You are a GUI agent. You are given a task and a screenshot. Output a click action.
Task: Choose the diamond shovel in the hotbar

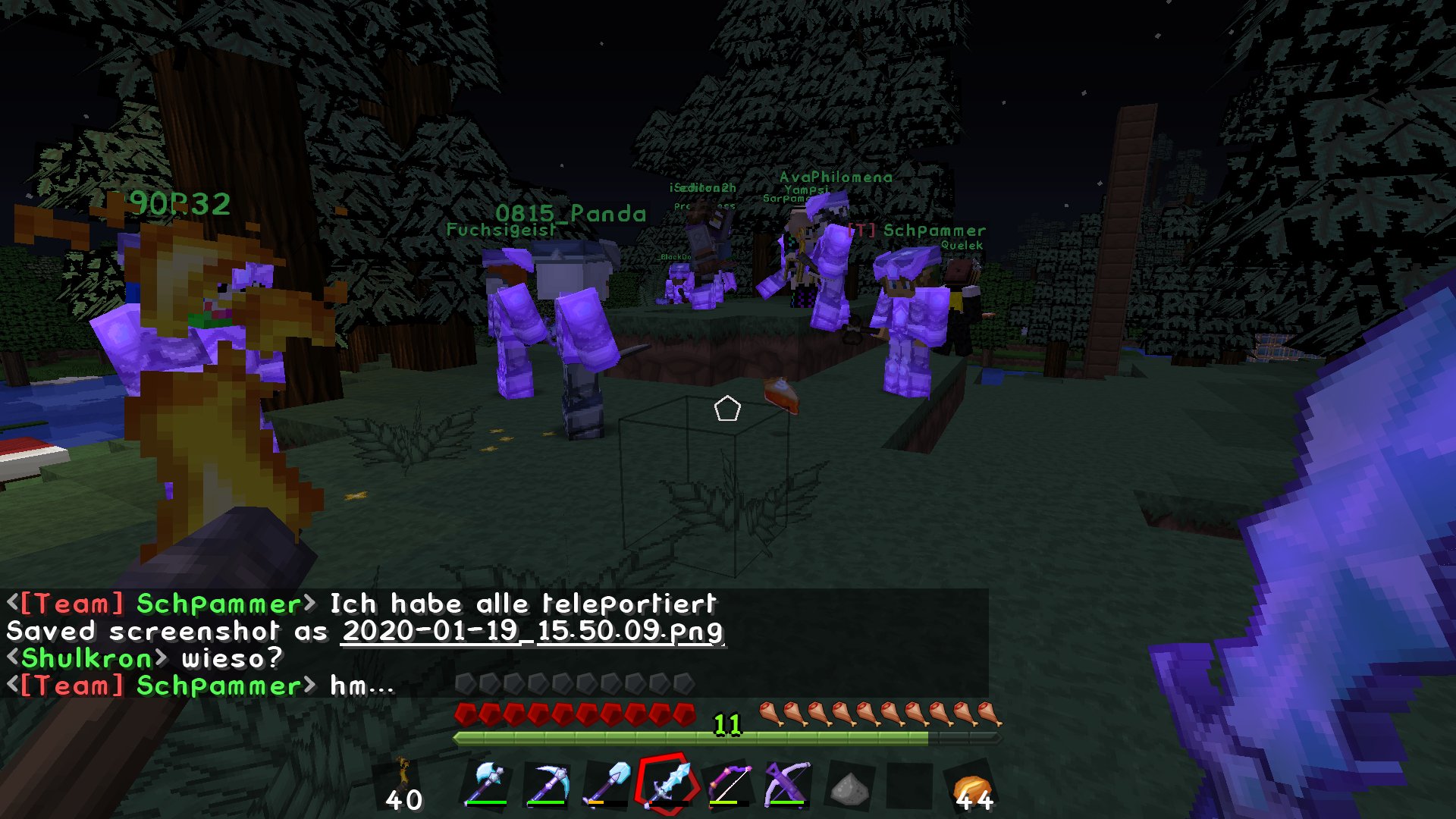coord(607,783)
